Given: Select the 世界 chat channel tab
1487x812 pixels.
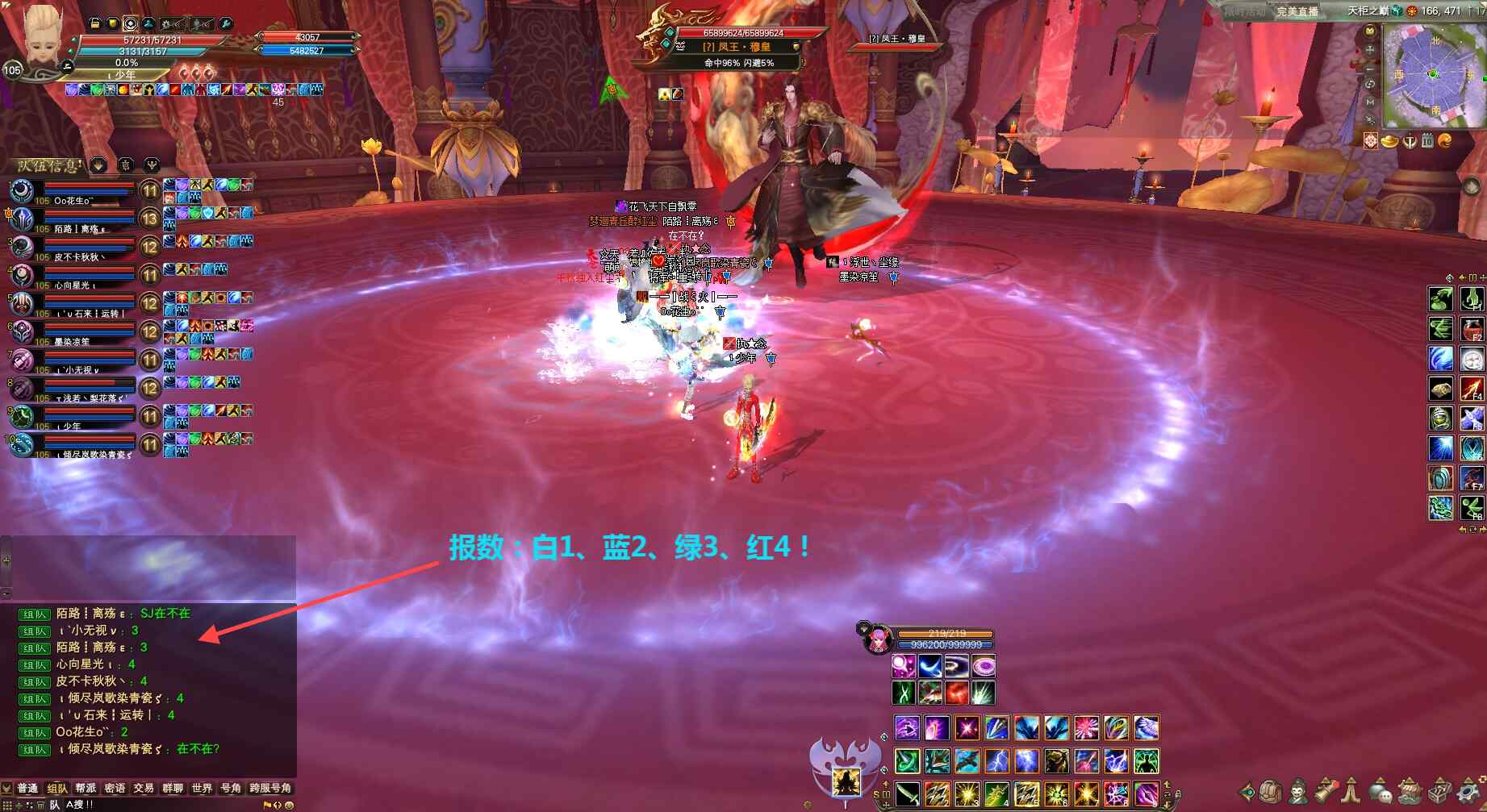Looking at the screenshot, I should (x=202, y=788).
